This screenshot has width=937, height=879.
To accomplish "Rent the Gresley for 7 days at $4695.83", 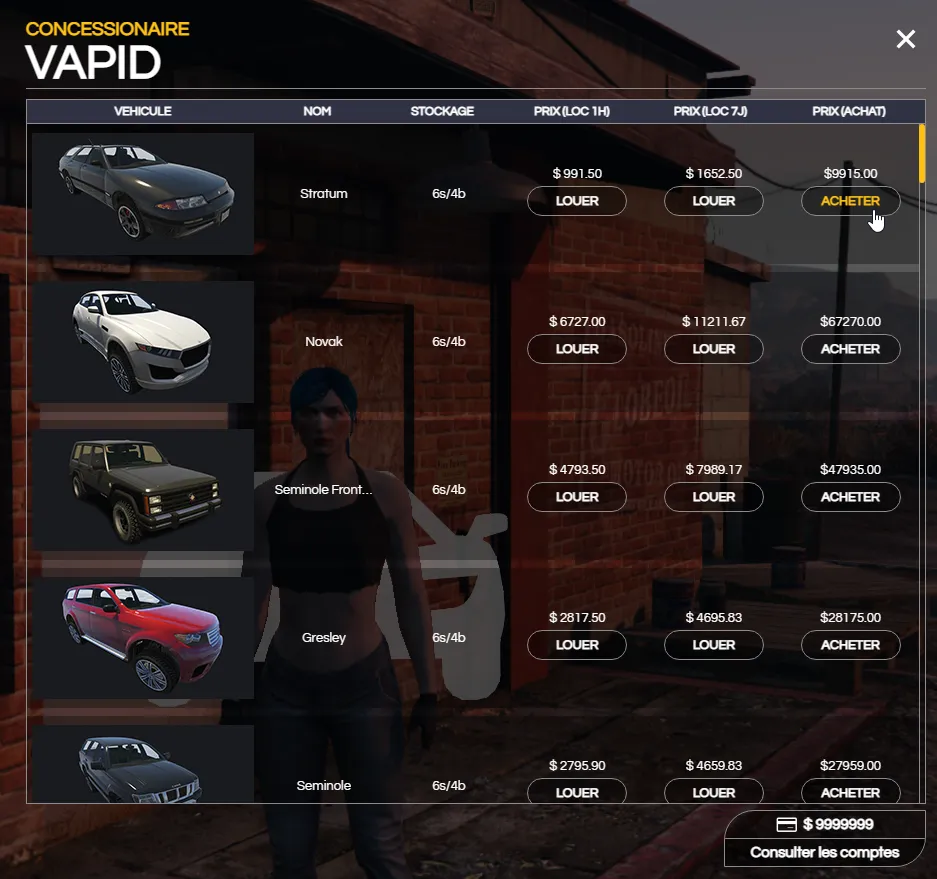I will [714, 645].
